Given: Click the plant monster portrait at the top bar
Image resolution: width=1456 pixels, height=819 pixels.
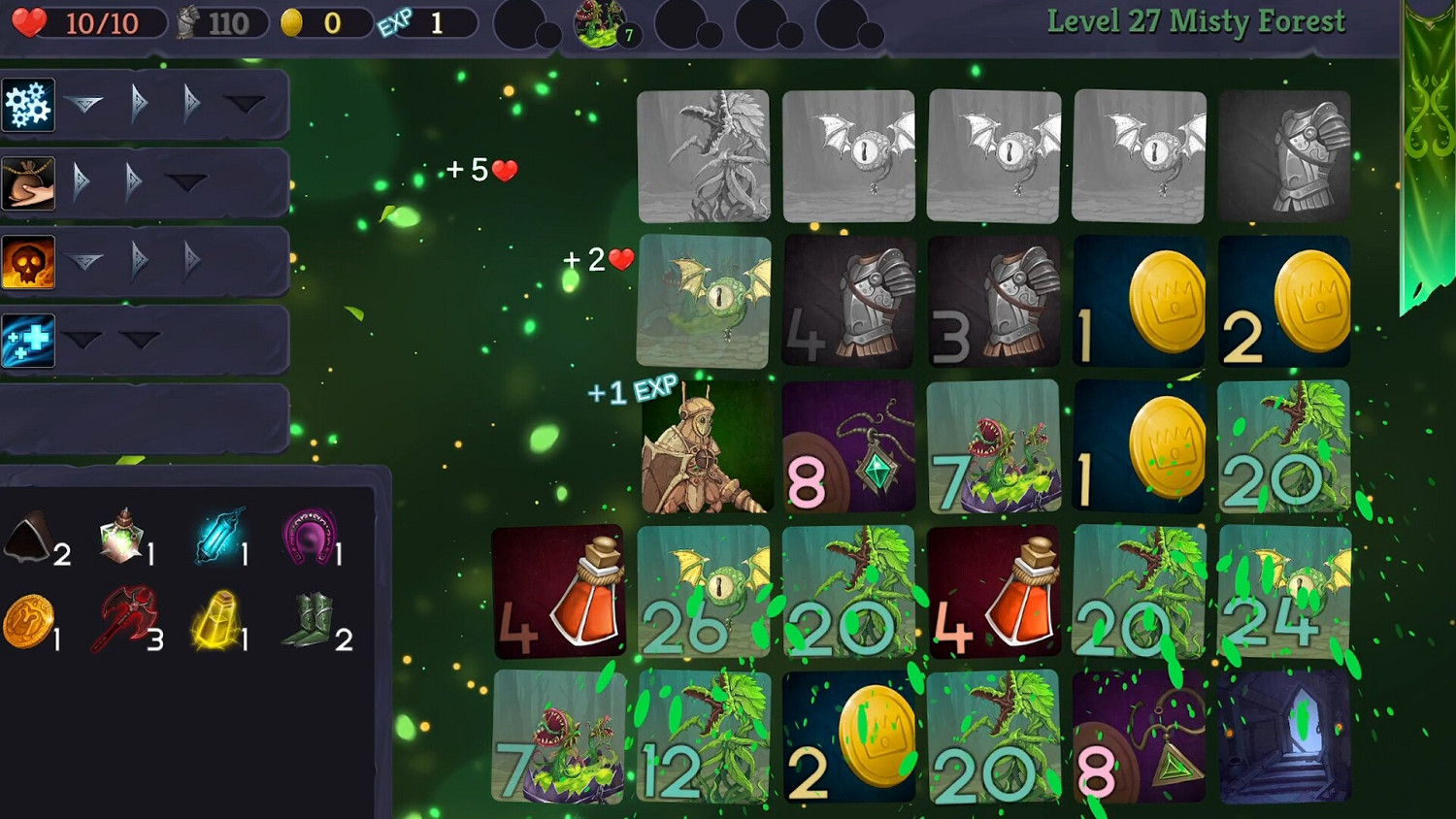Looking at the screenshot, I should pyautogui.click(x=602, y=24).
